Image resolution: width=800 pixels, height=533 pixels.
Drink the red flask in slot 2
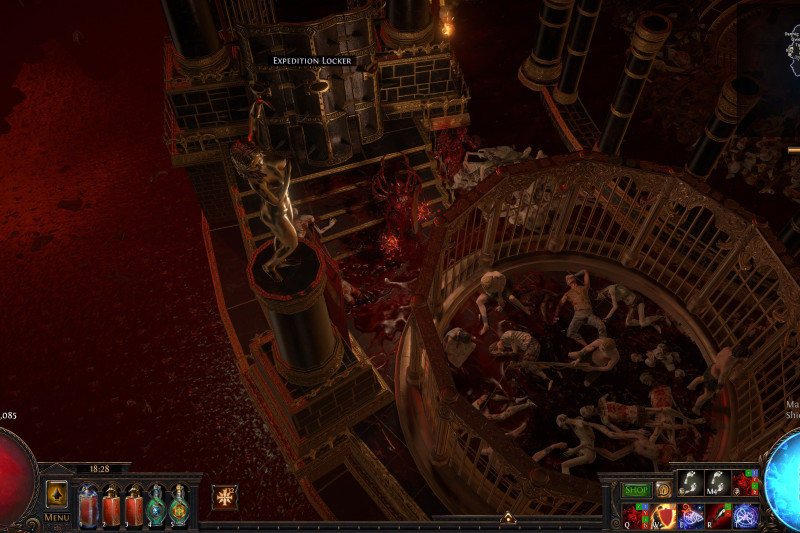[x=111, y=506]
